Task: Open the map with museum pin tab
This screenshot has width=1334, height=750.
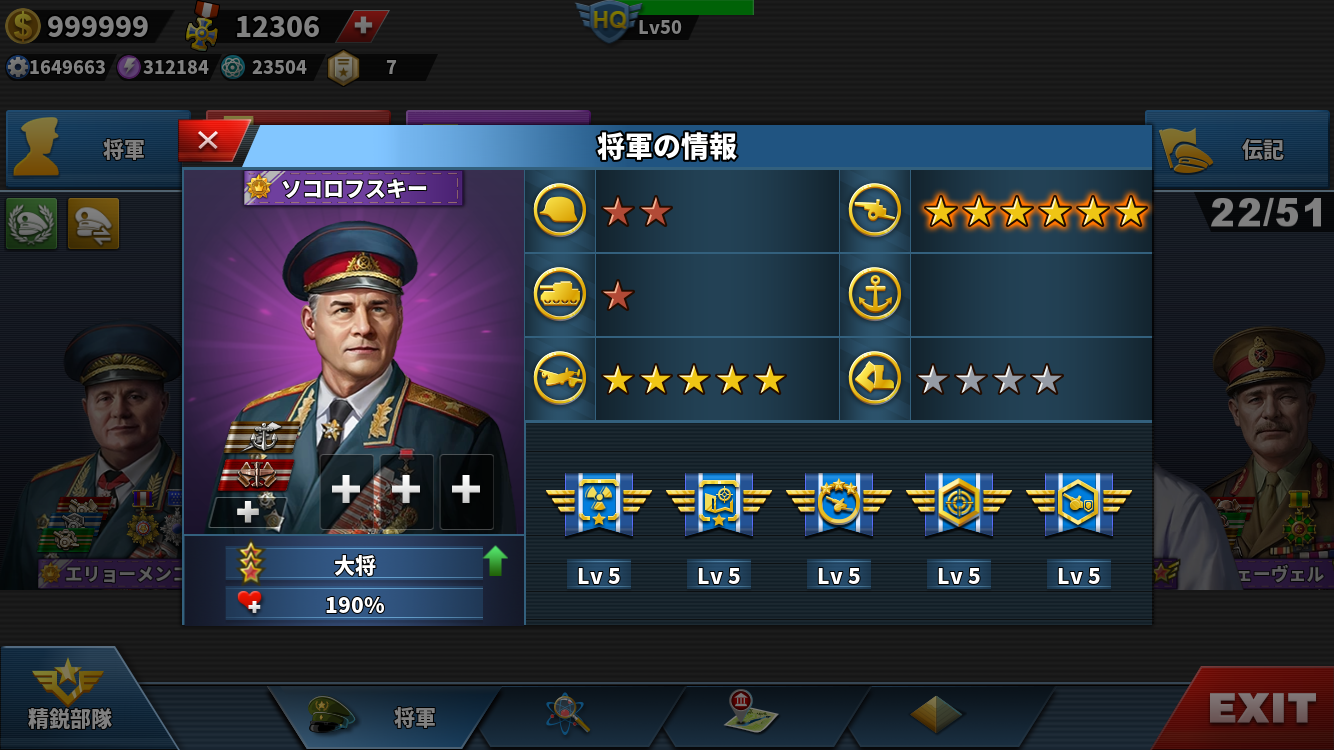Action: [x=752, y=714]
